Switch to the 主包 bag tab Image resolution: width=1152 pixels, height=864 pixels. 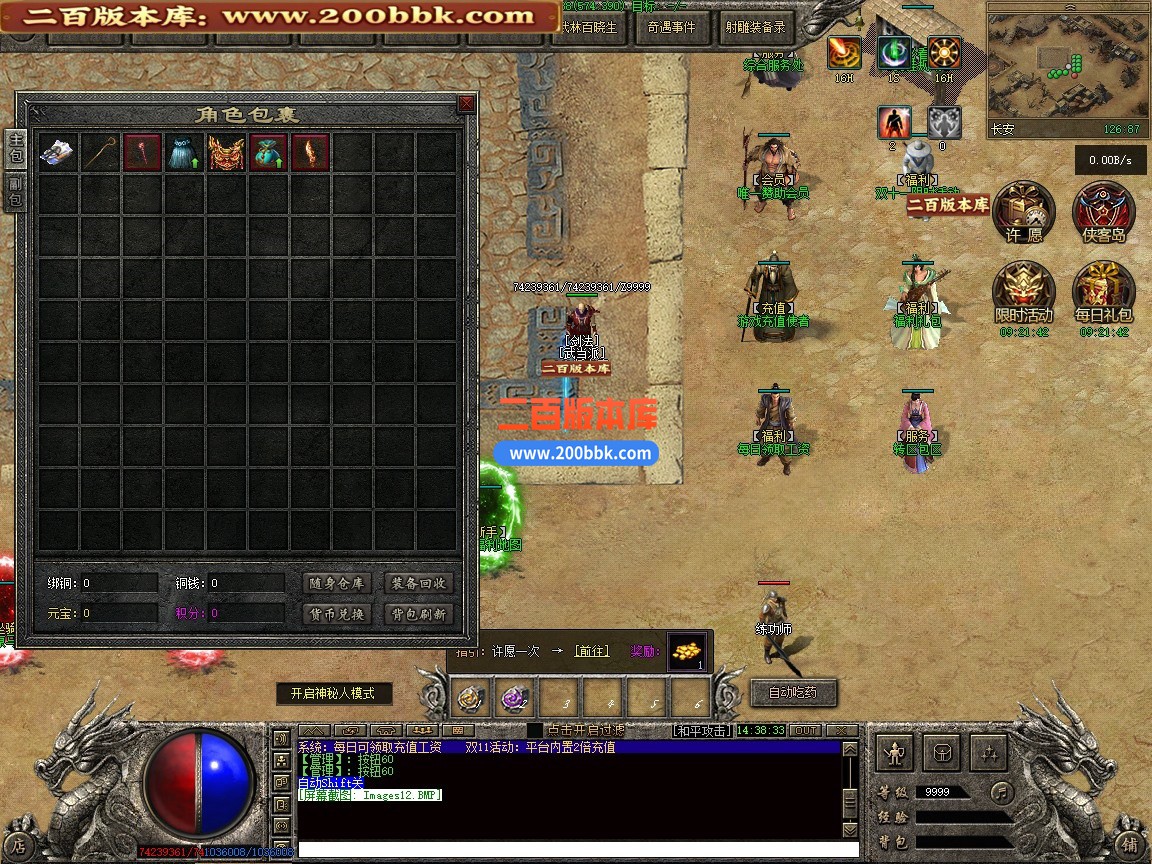point(15,150)
